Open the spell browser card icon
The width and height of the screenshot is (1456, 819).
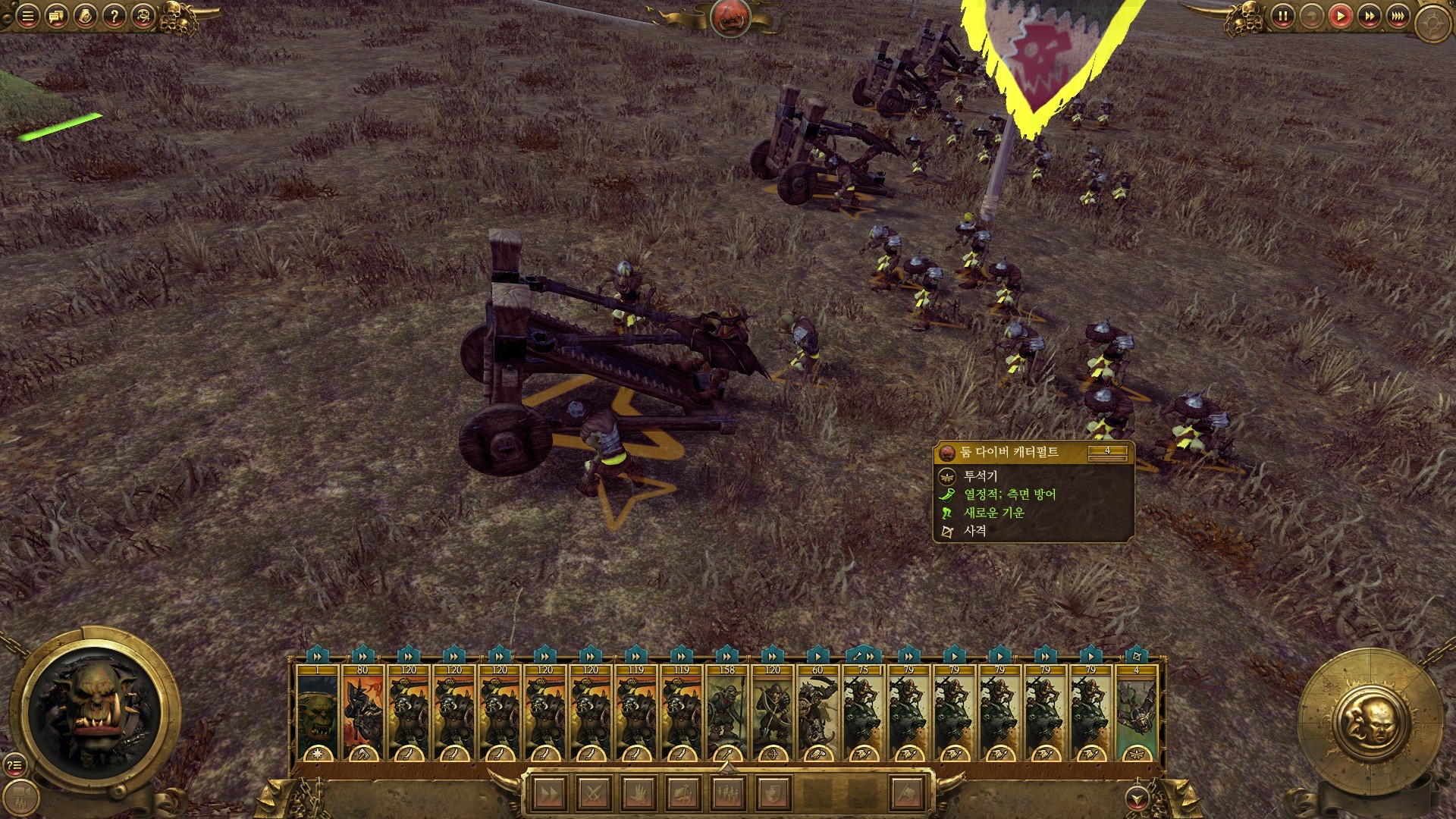coord(85,15)
